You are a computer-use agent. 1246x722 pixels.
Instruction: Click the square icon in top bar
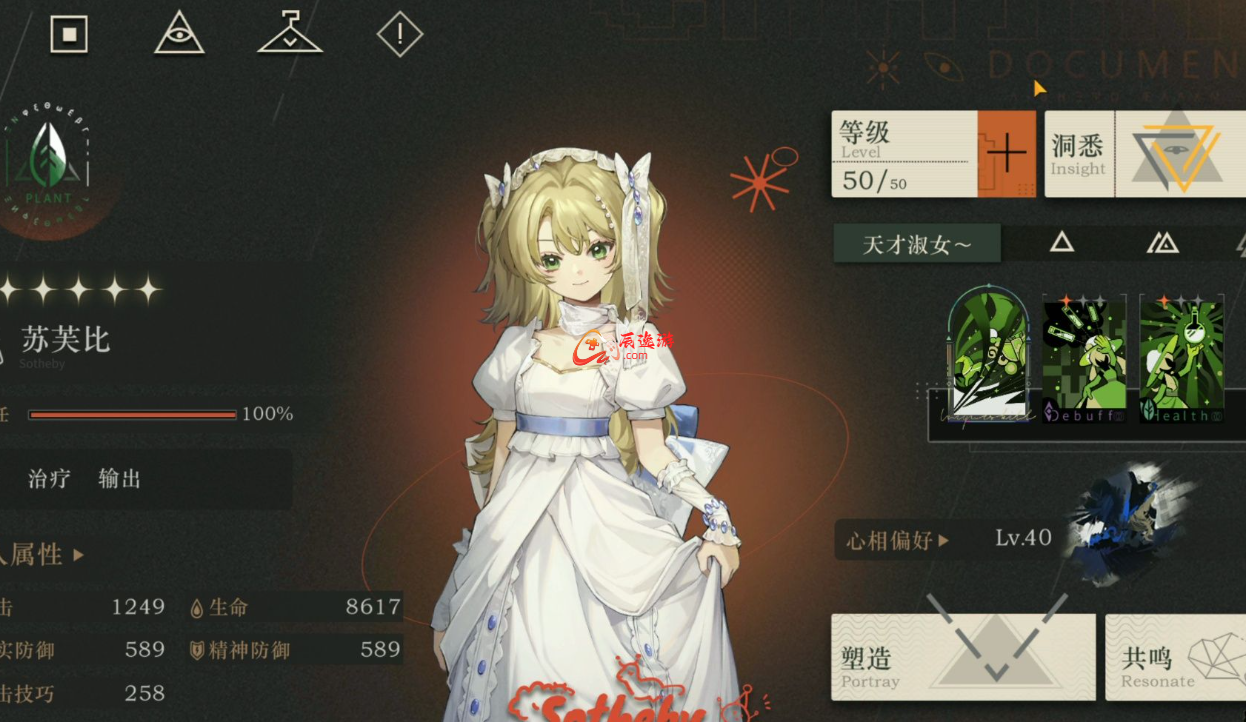(69, 34)
